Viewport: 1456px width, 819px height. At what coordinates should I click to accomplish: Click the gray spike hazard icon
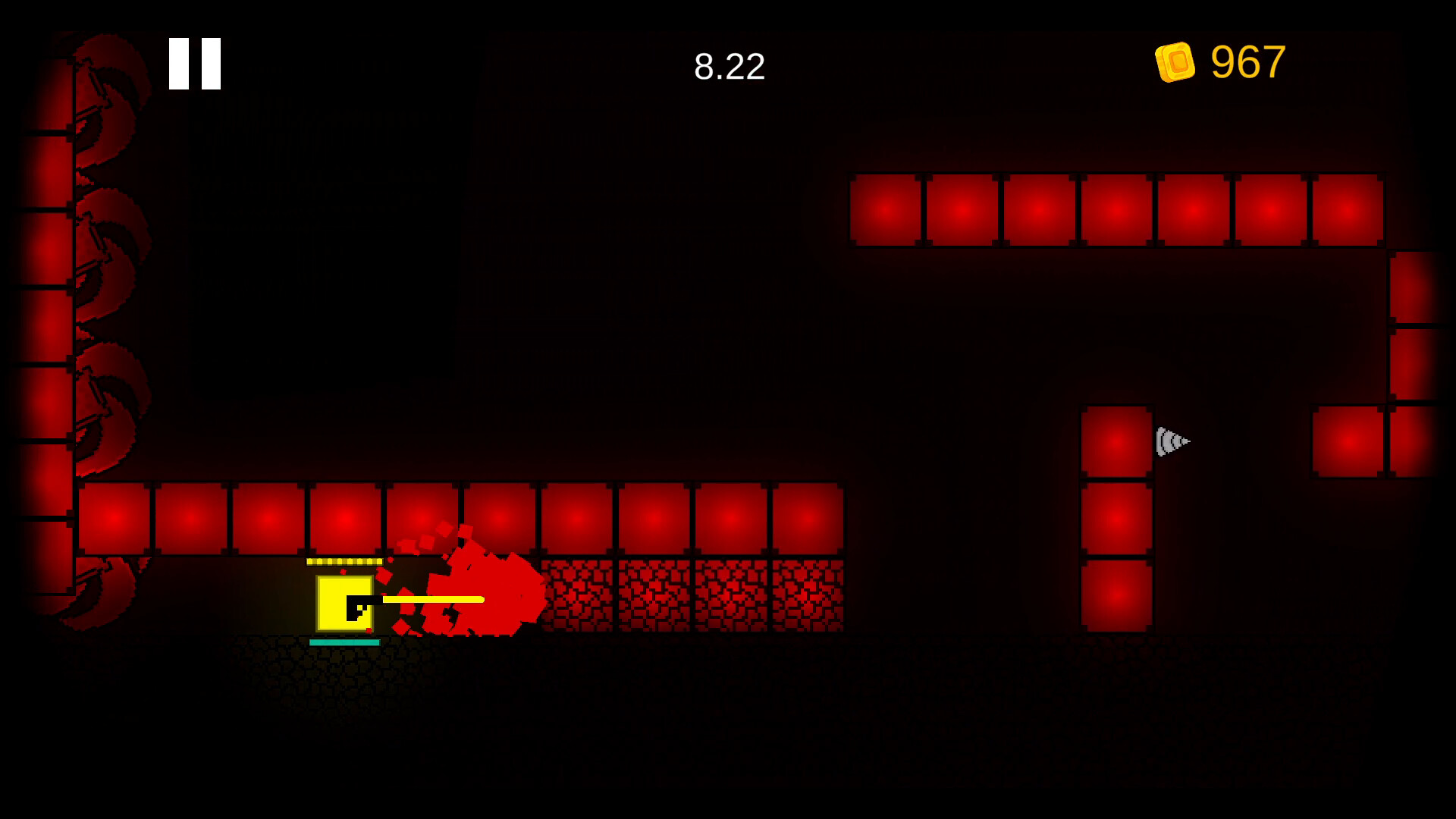1172,440
